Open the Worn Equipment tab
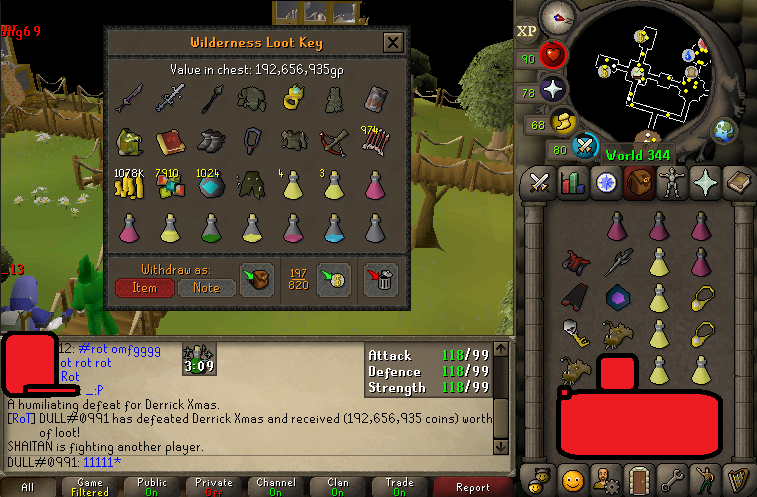The image size is (757, 497). pos(671,183)
